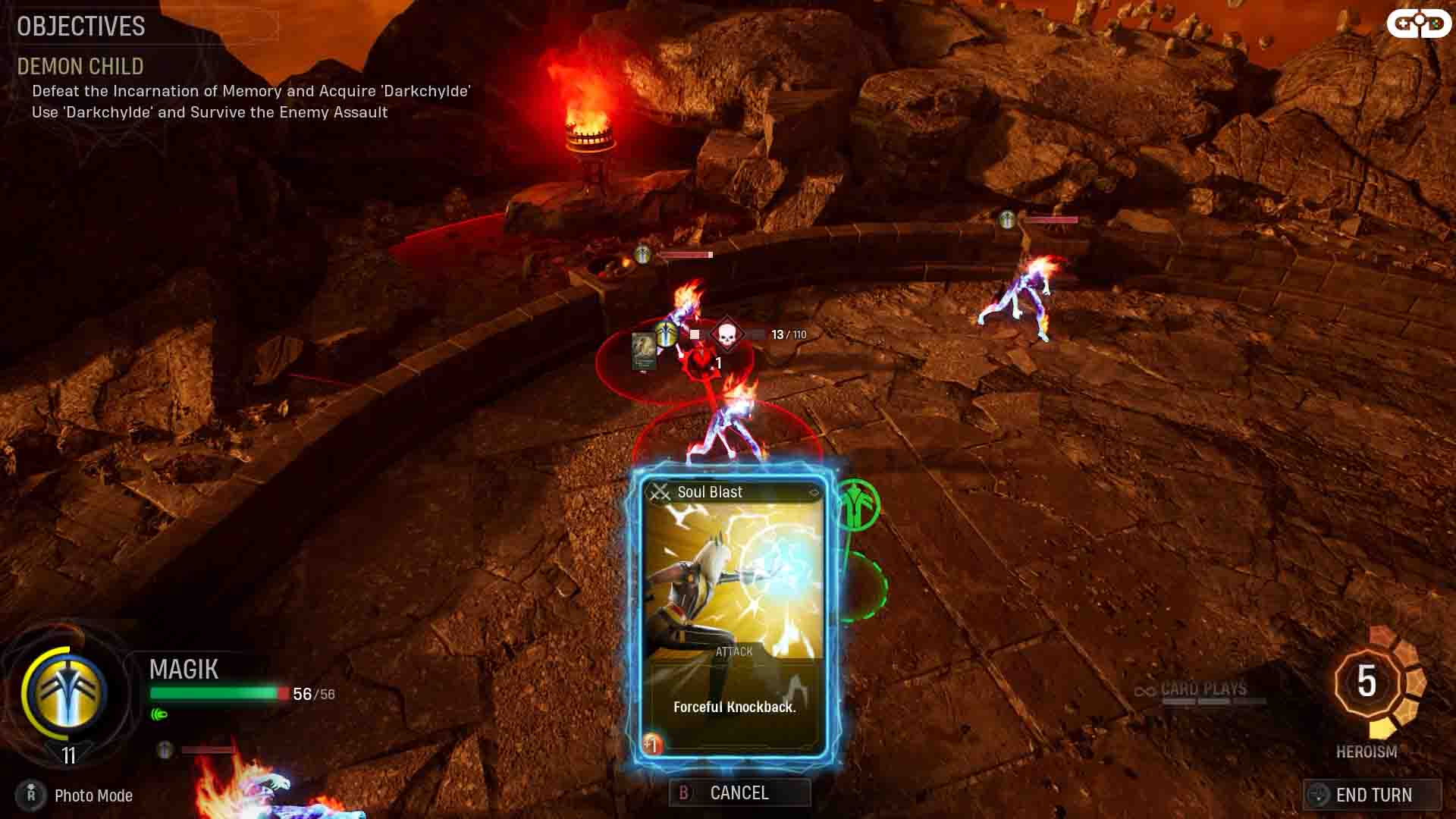Viewport: 1456px width, 819px height.
Task: Click the diamond flip marker on the Soul Blast card header
Action: pyautogui.click(x=814, y=491)
